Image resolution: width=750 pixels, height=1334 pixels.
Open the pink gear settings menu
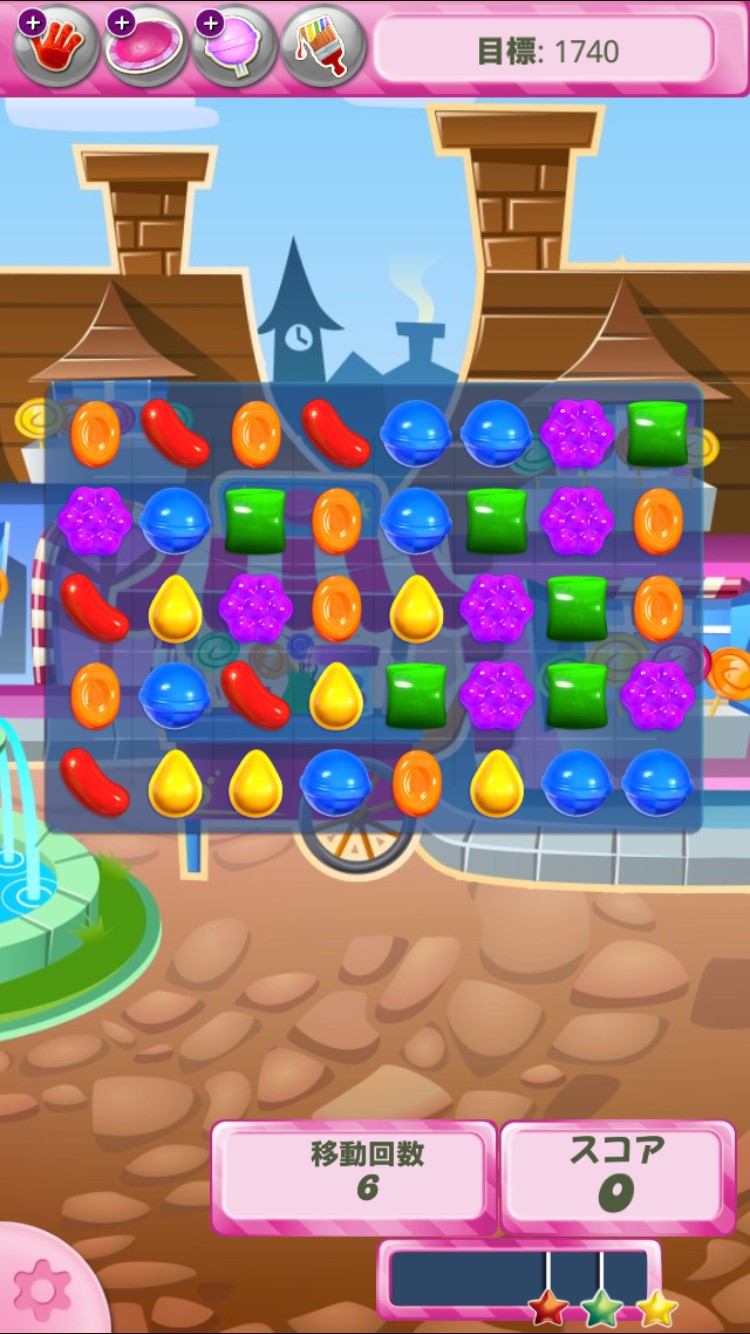click(x=42, y=1290)
